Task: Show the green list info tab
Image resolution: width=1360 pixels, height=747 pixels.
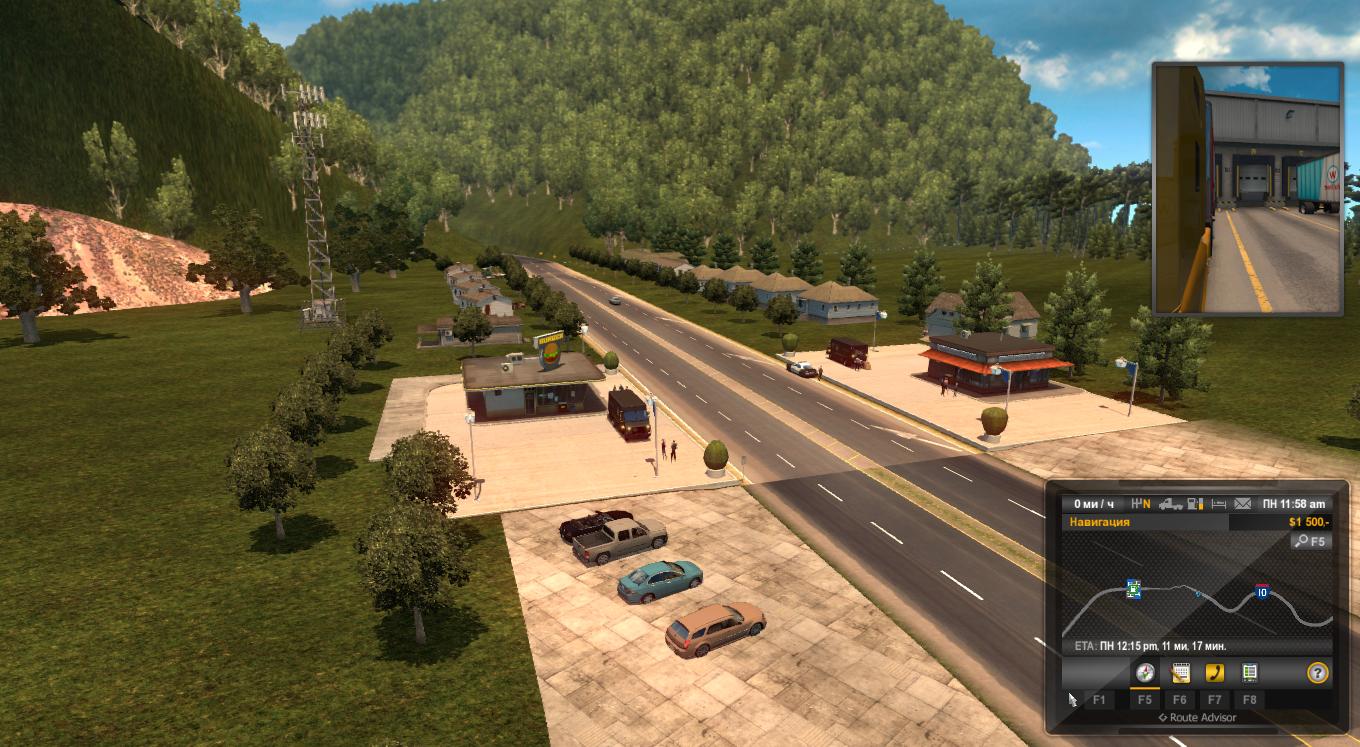Action: point(1249,672)
